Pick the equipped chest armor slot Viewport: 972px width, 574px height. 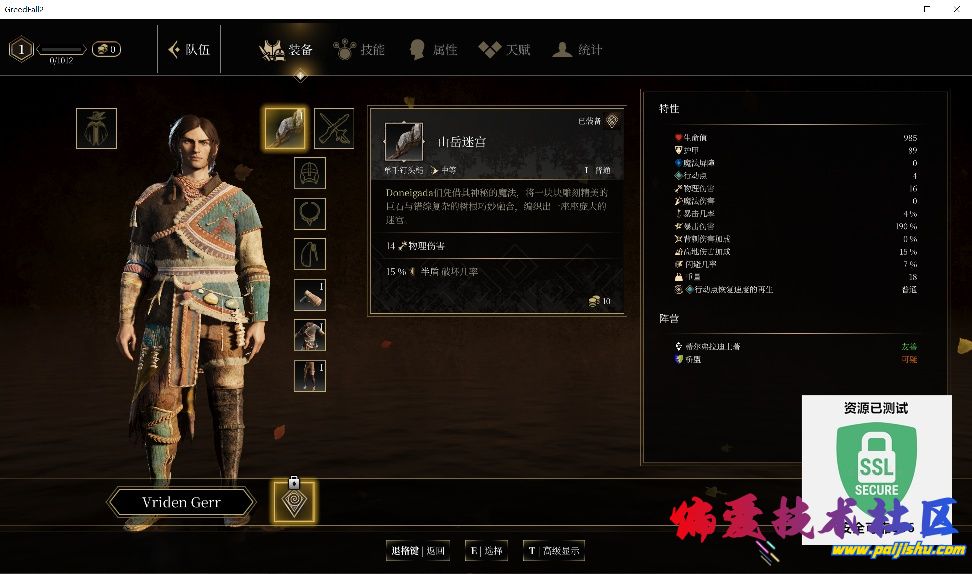310,335
